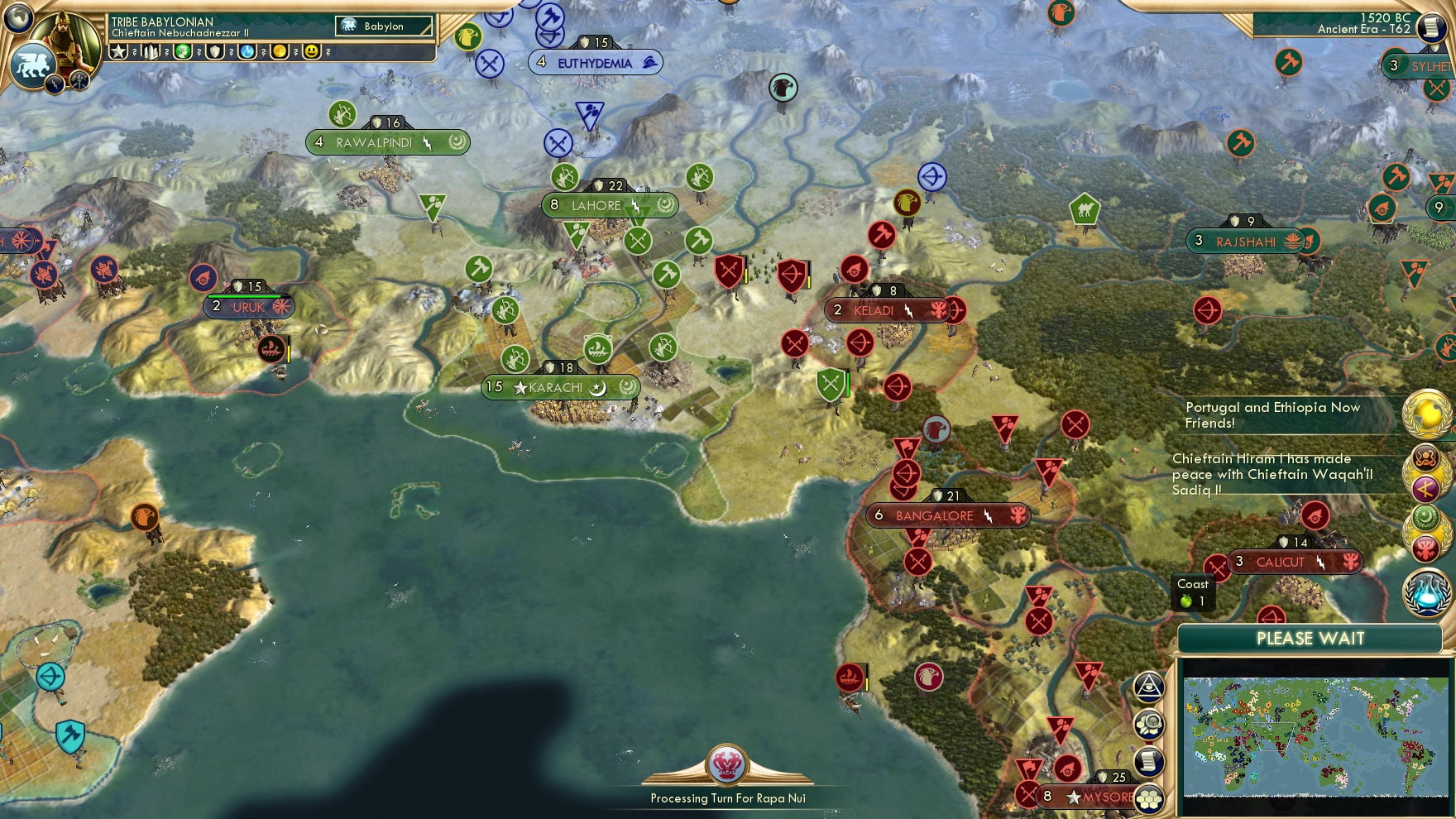Click the faith droplet icon in resource bar
Screen dimensions: 1456x819
[246, 52]
